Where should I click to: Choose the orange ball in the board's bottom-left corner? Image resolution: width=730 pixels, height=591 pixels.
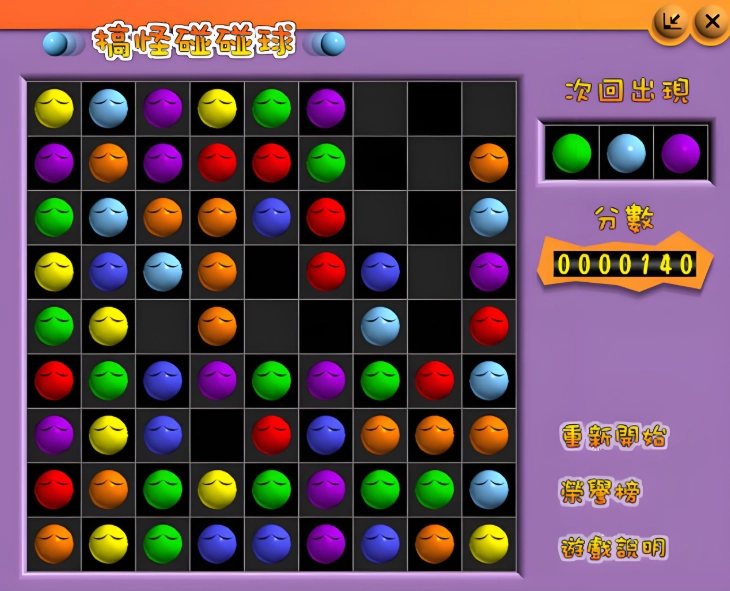[54, 543]
